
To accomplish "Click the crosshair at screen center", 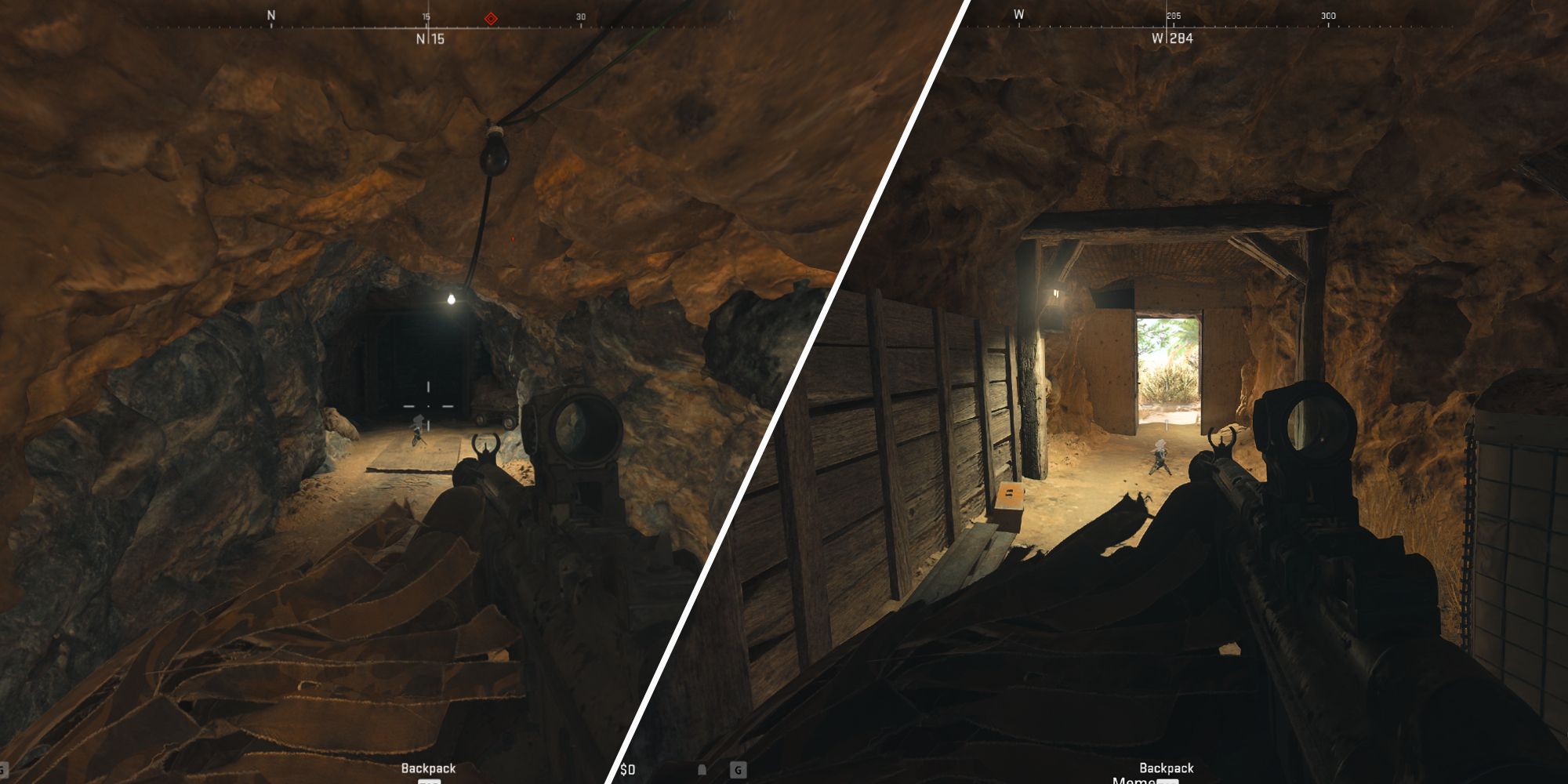I will coord(427,406).
